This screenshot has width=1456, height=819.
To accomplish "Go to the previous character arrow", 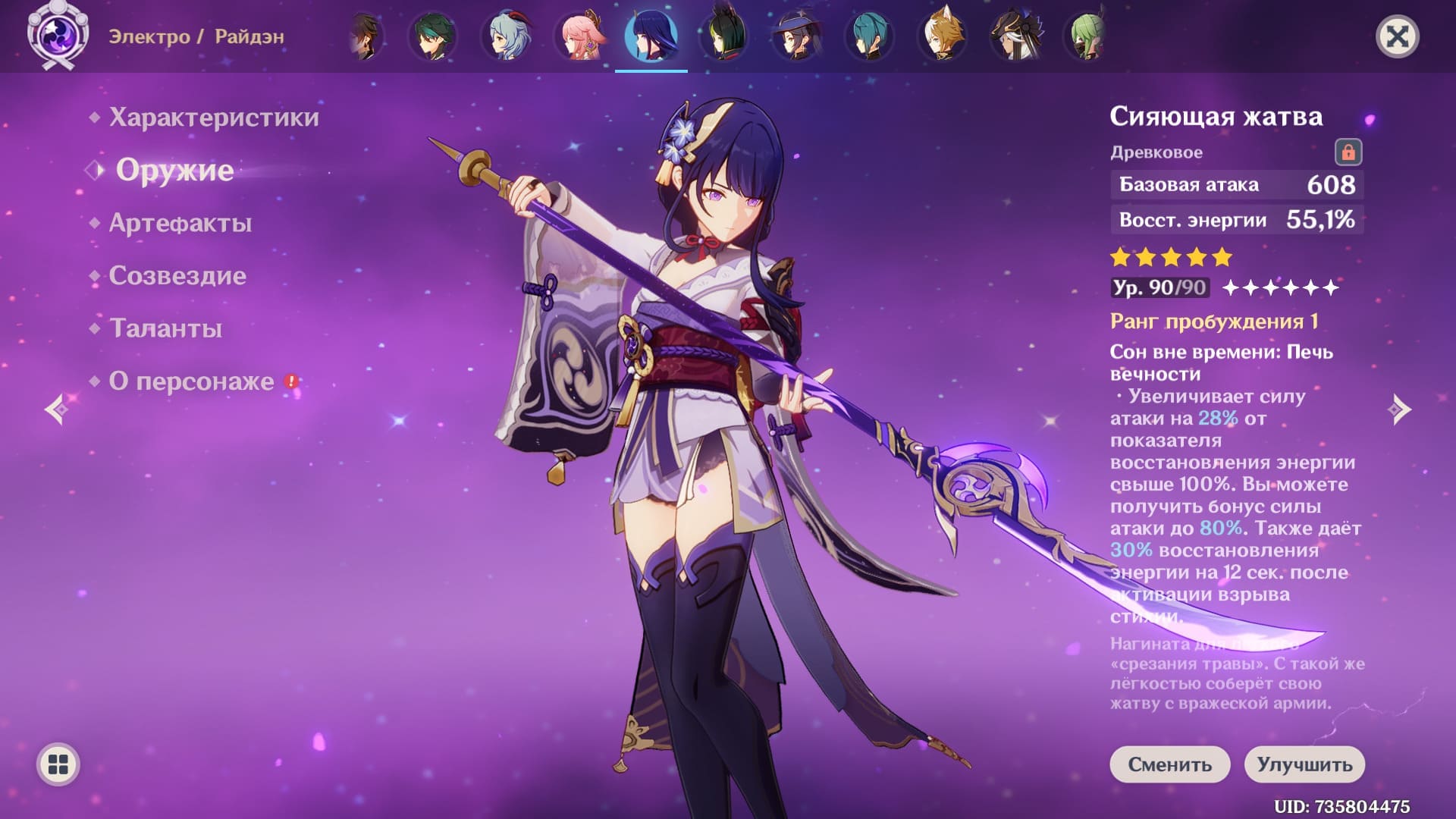I will [57, 409].
